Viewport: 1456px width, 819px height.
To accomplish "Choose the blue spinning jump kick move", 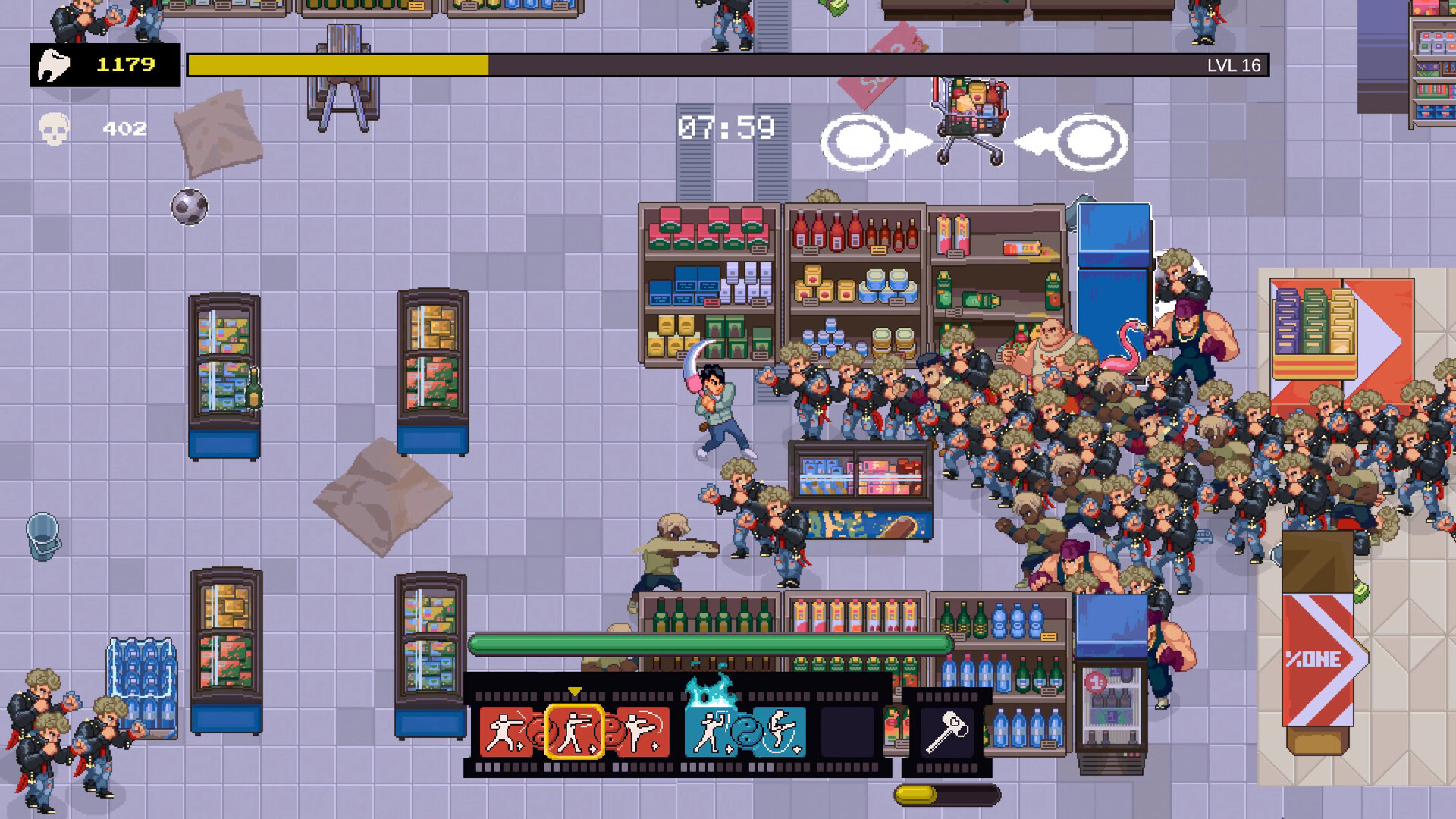I will (780, 733).
